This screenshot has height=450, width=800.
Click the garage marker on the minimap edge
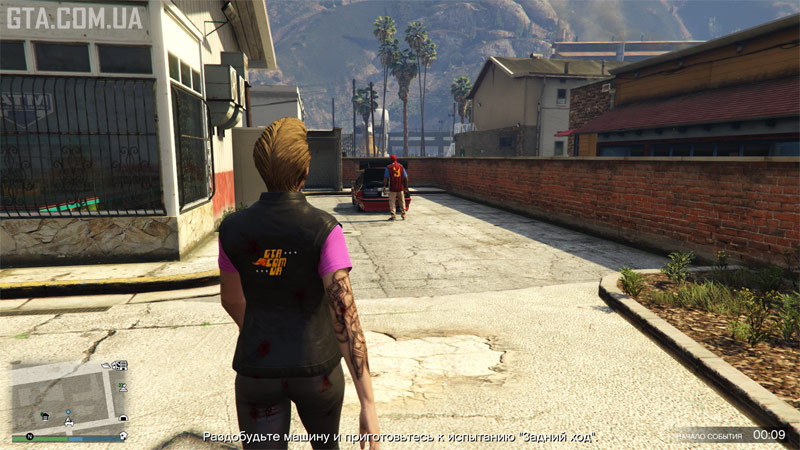[x=122, y=417]
